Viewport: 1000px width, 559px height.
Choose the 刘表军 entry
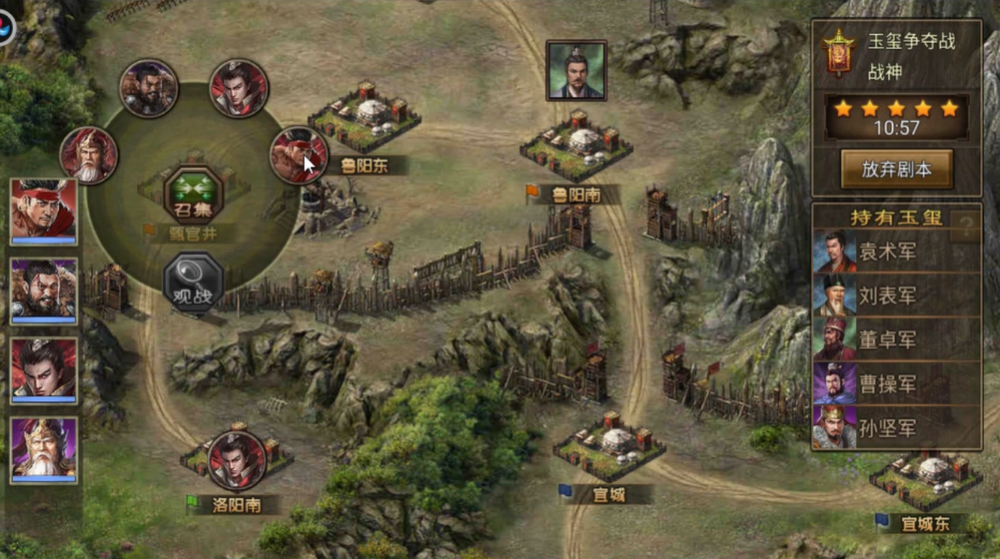(896, 296)
